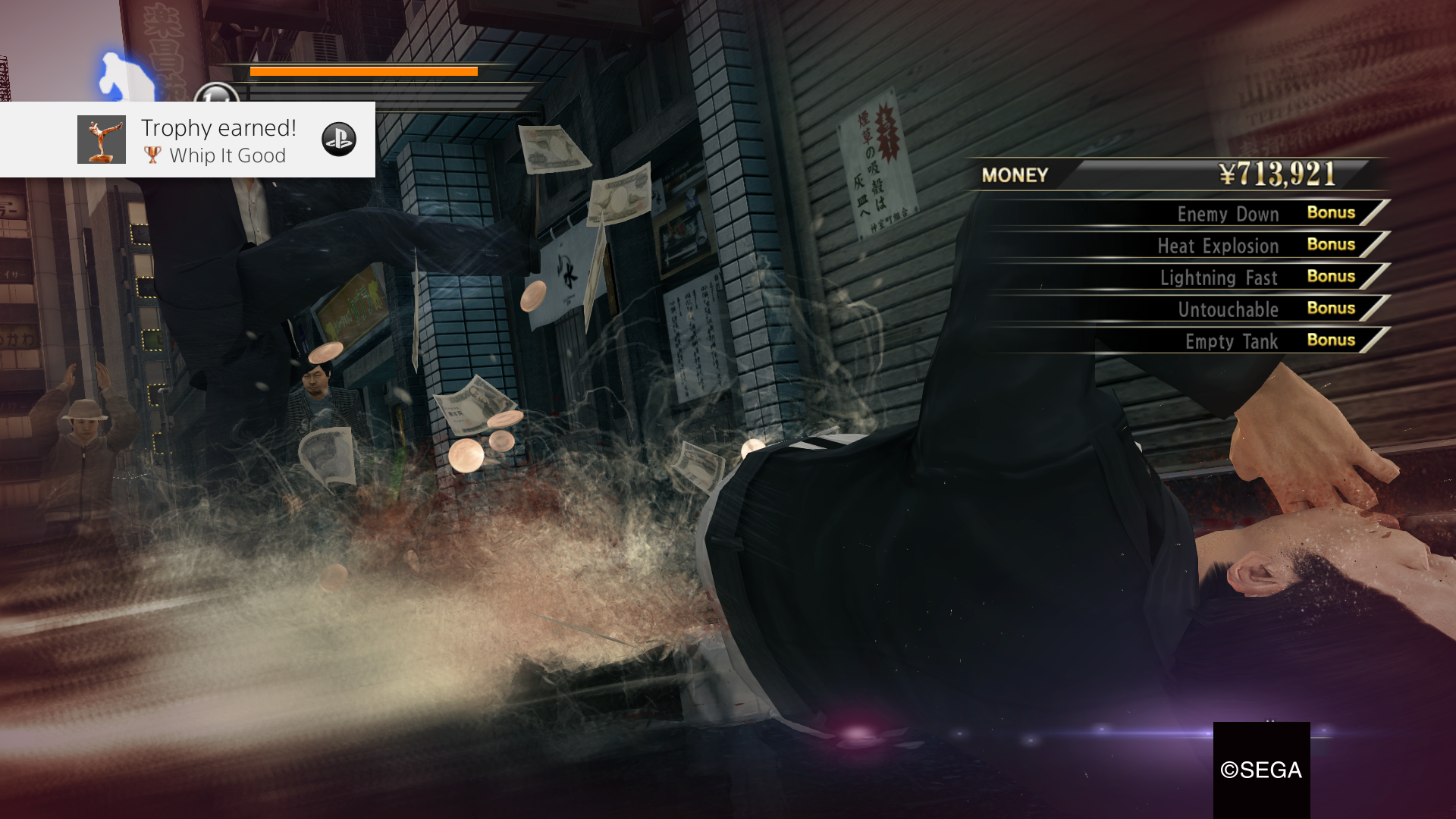The width and height of the screenshot is (1456, 819).
Task: Select the Empty Tank bonus badge
Action: (1331, 340)
